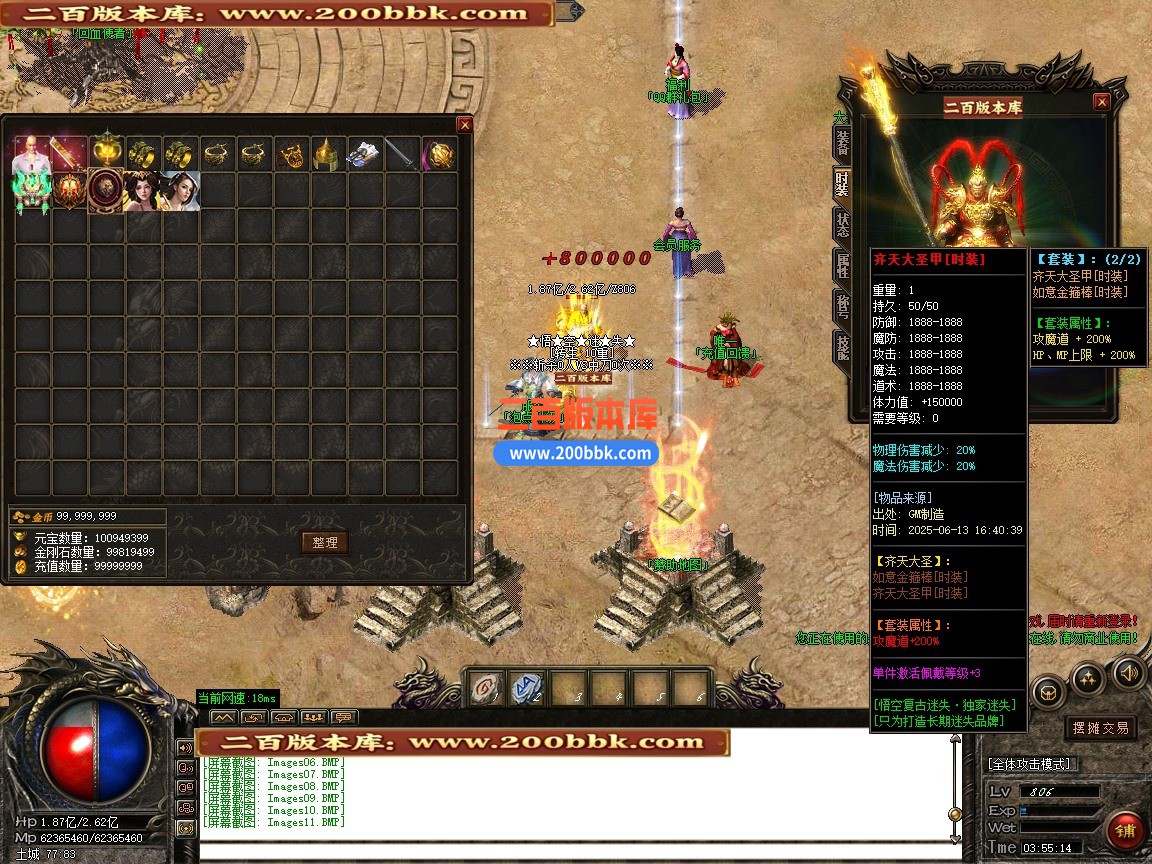Show the 属性 attributes tab
Screen dimensions: 1152x864
pyautogui.click(x=842, y=266)
